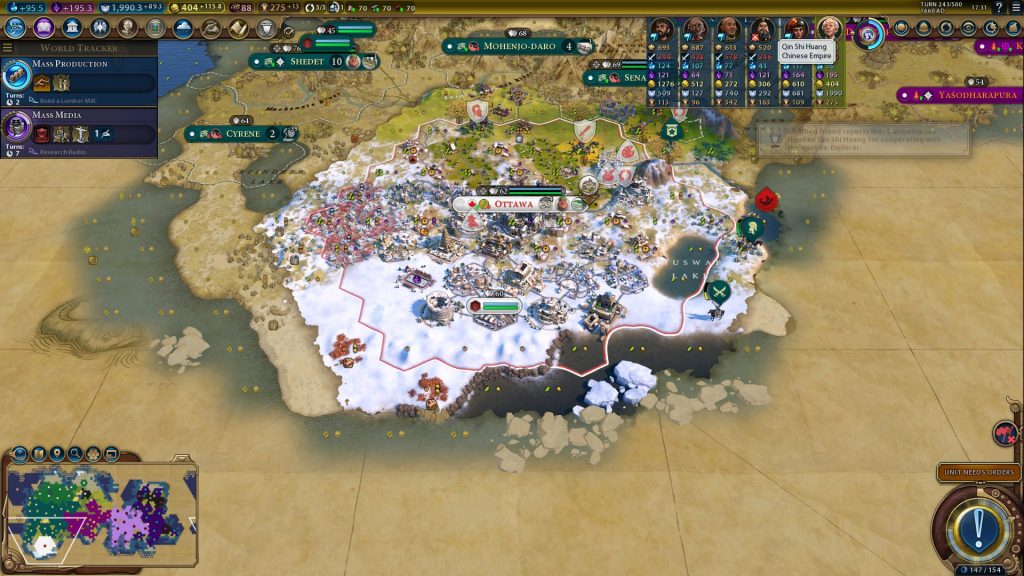Open the Civics tree button
1024x576 pixels.
click(x=43, y=28)
